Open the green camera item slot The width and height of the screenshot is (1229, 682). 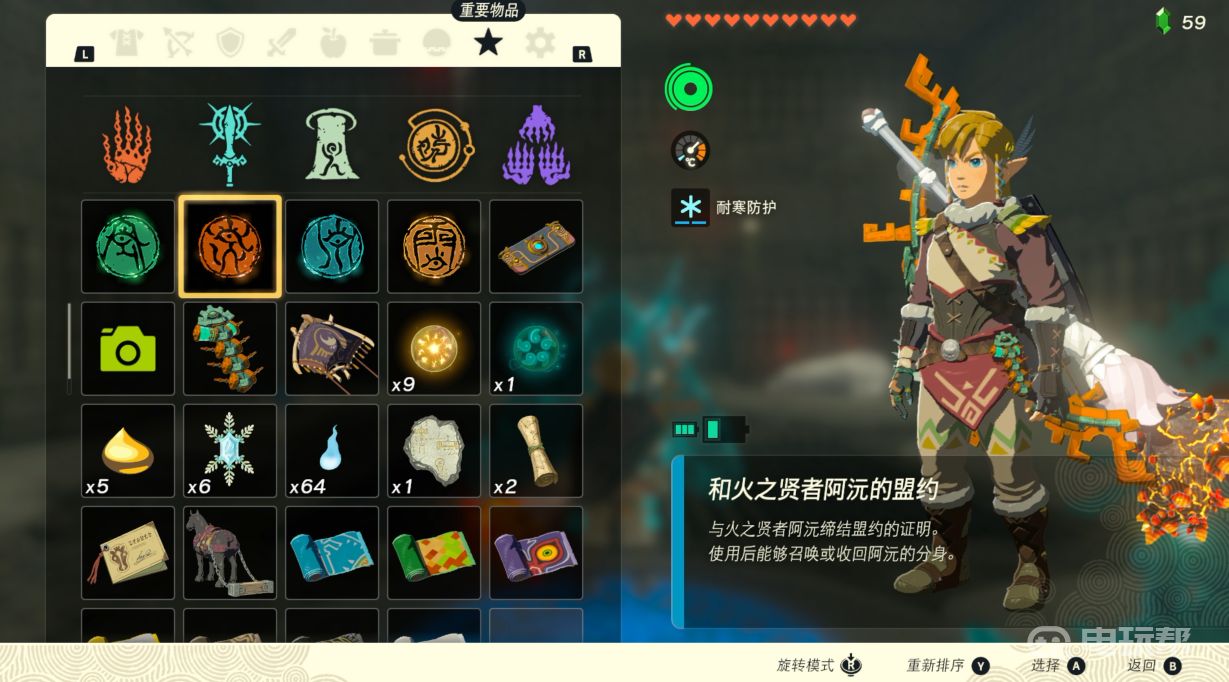[x=127, y=349]
